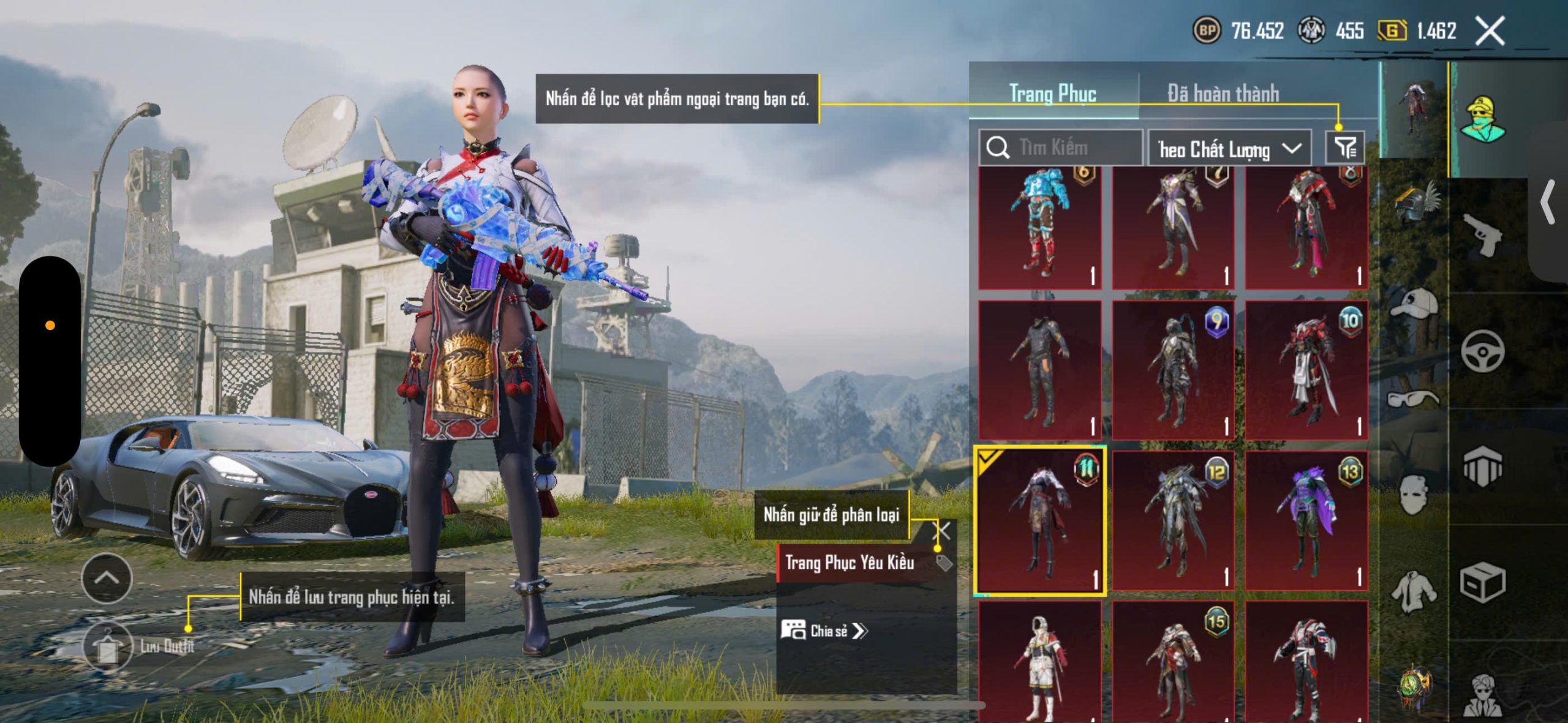Switch to the Trang Phục tab
The image size is (1568, 723).
tap(1052, 94)
